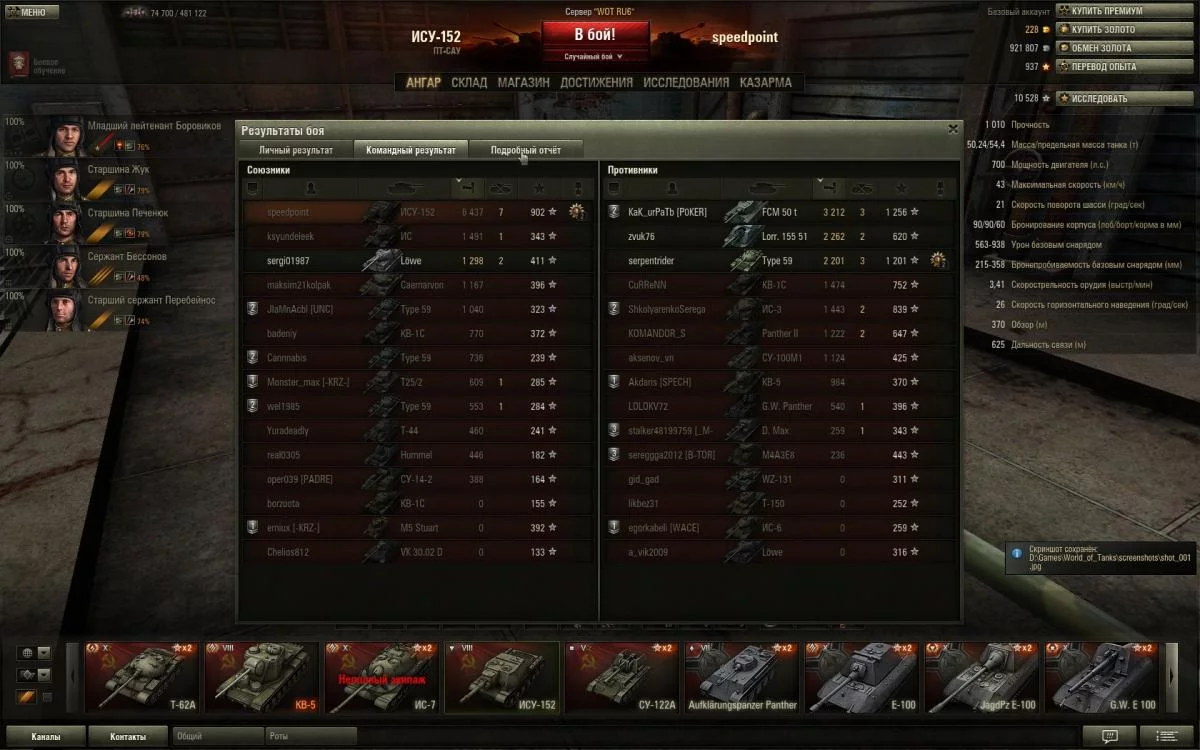
Task: Open the Контакты panel
Action: [127, 737]
